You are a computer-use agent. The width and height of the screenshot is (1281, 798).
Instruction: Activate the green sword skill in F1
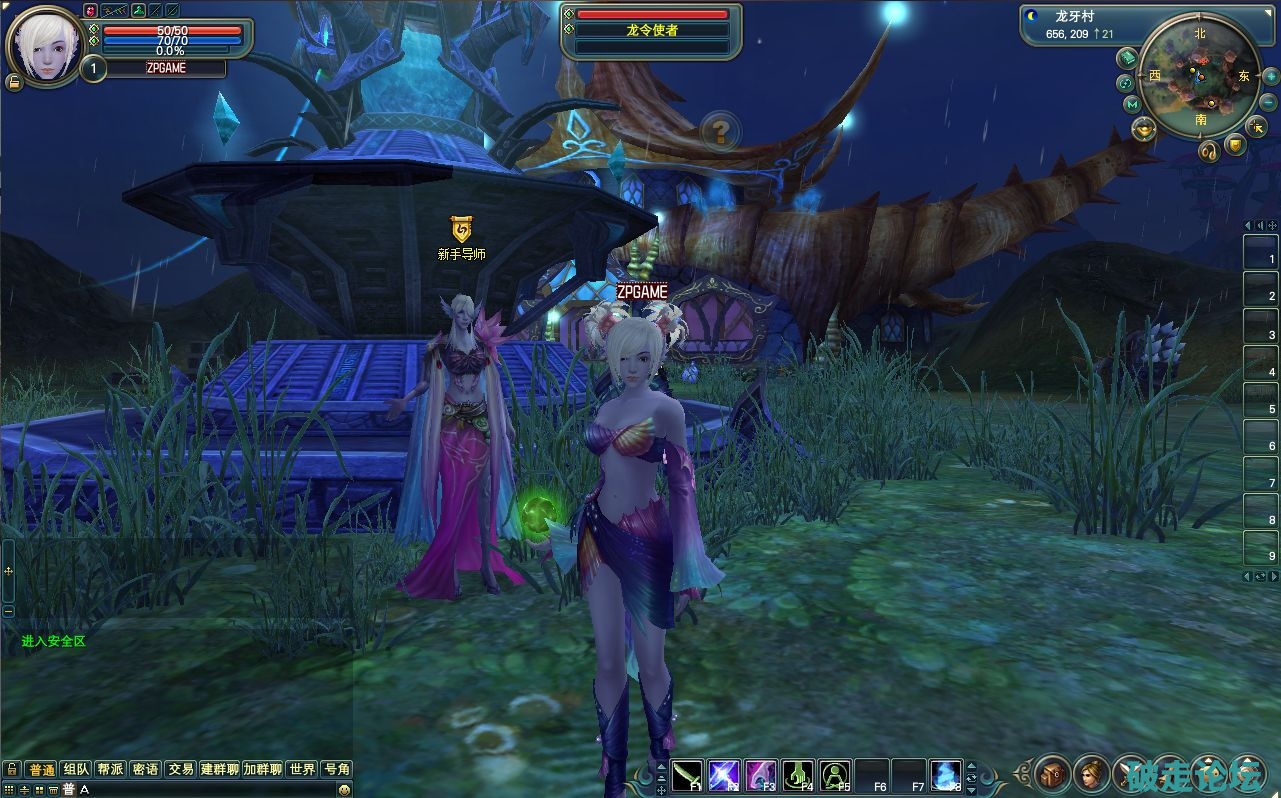687,775
